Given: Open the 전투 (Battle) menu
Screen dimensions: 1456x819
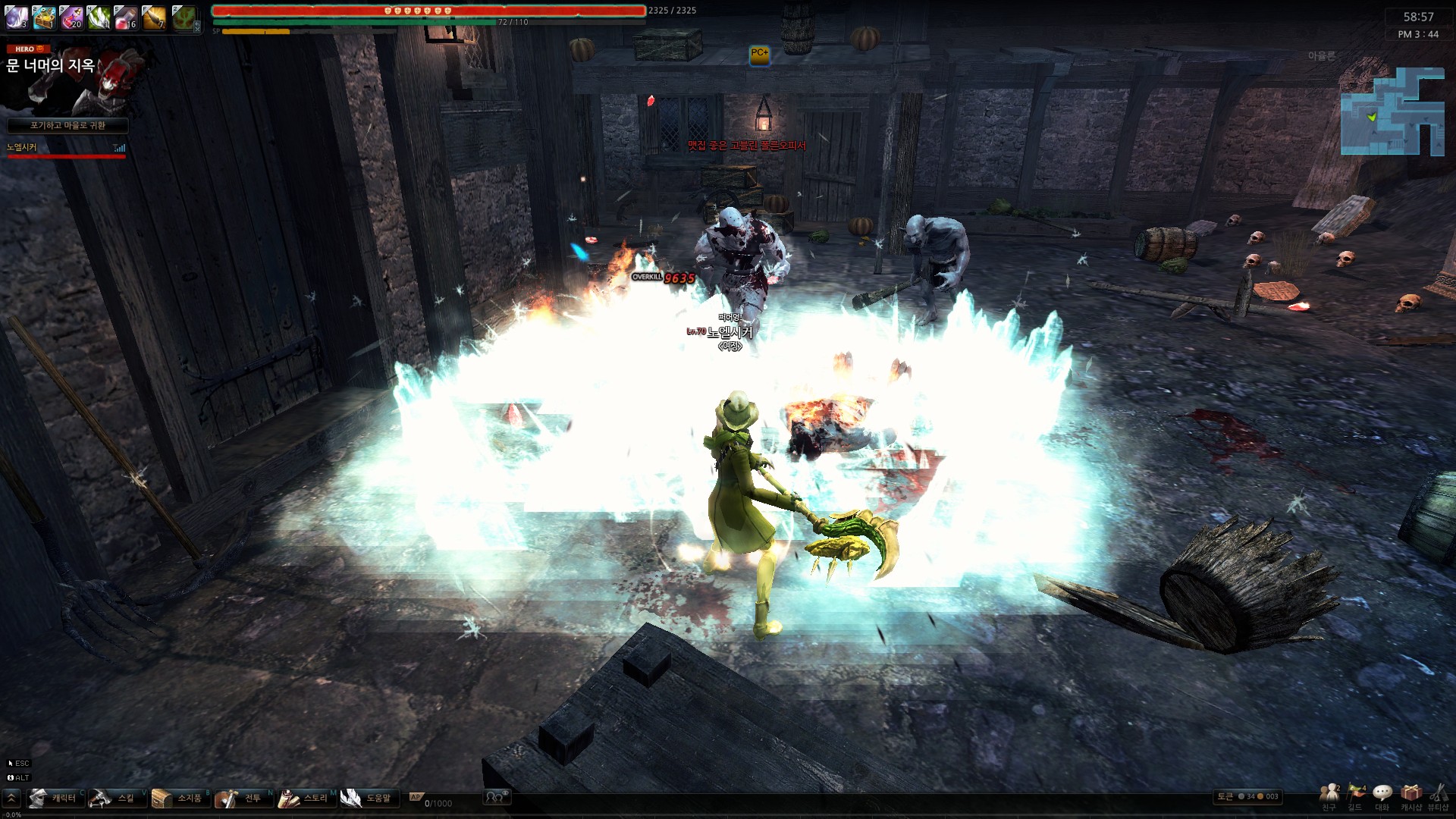Looking at the screenshot, I should 241,798.
